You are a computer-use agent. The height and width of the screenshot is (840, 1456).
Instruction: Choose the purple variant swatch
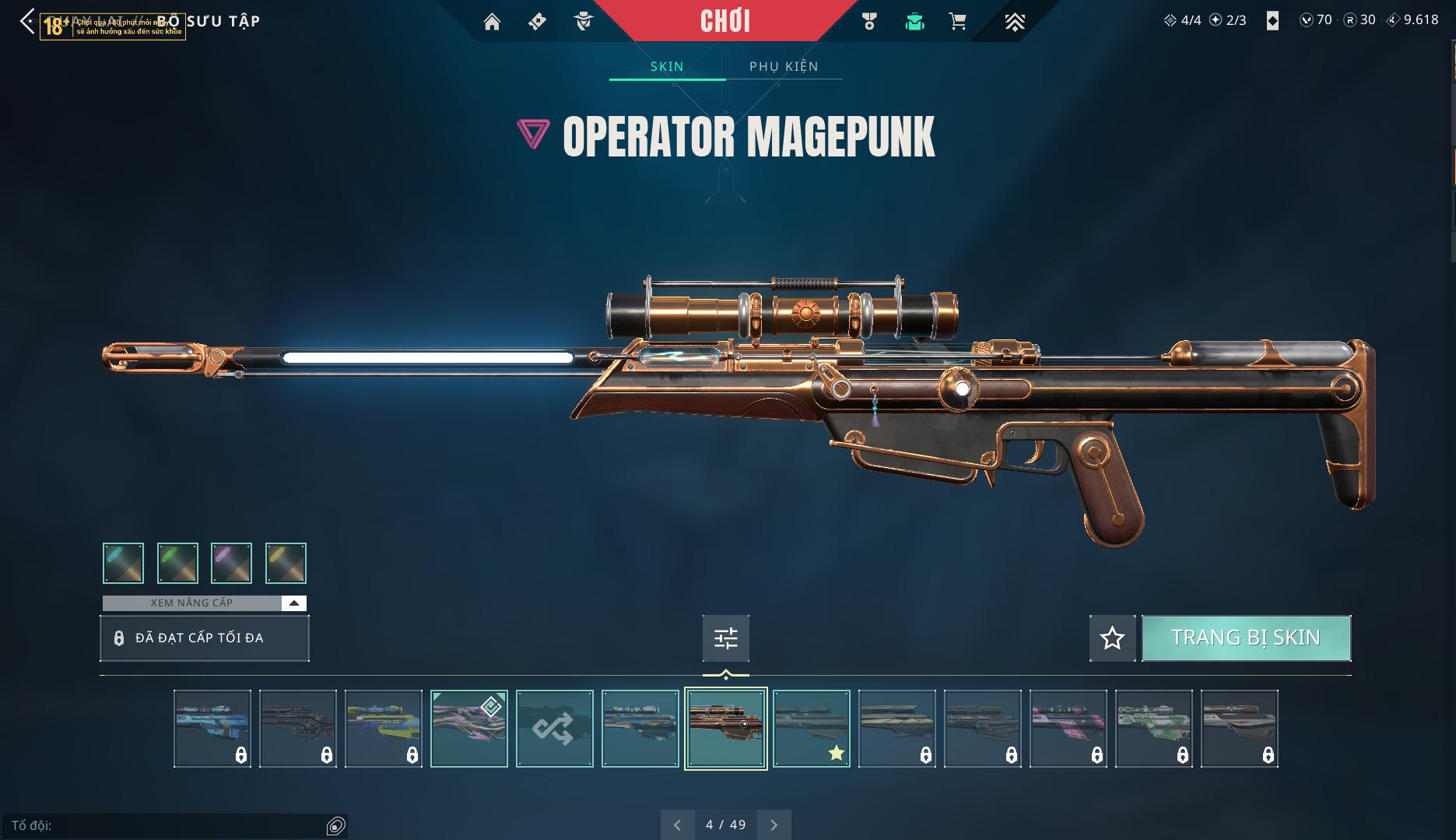[x=231, y=563]
